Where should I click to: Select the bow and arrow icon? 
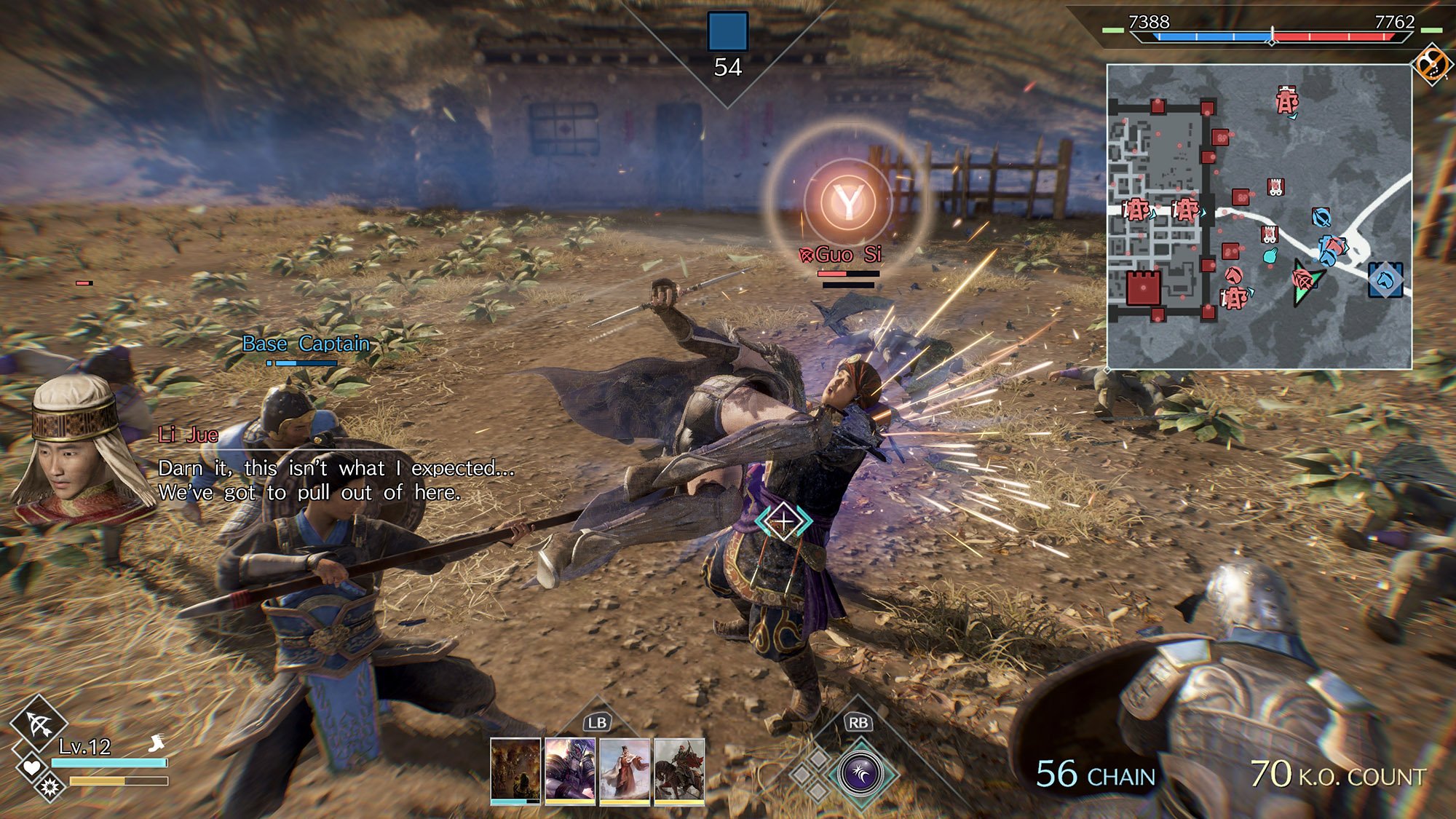pyautogui.click(x=39, y=724)
